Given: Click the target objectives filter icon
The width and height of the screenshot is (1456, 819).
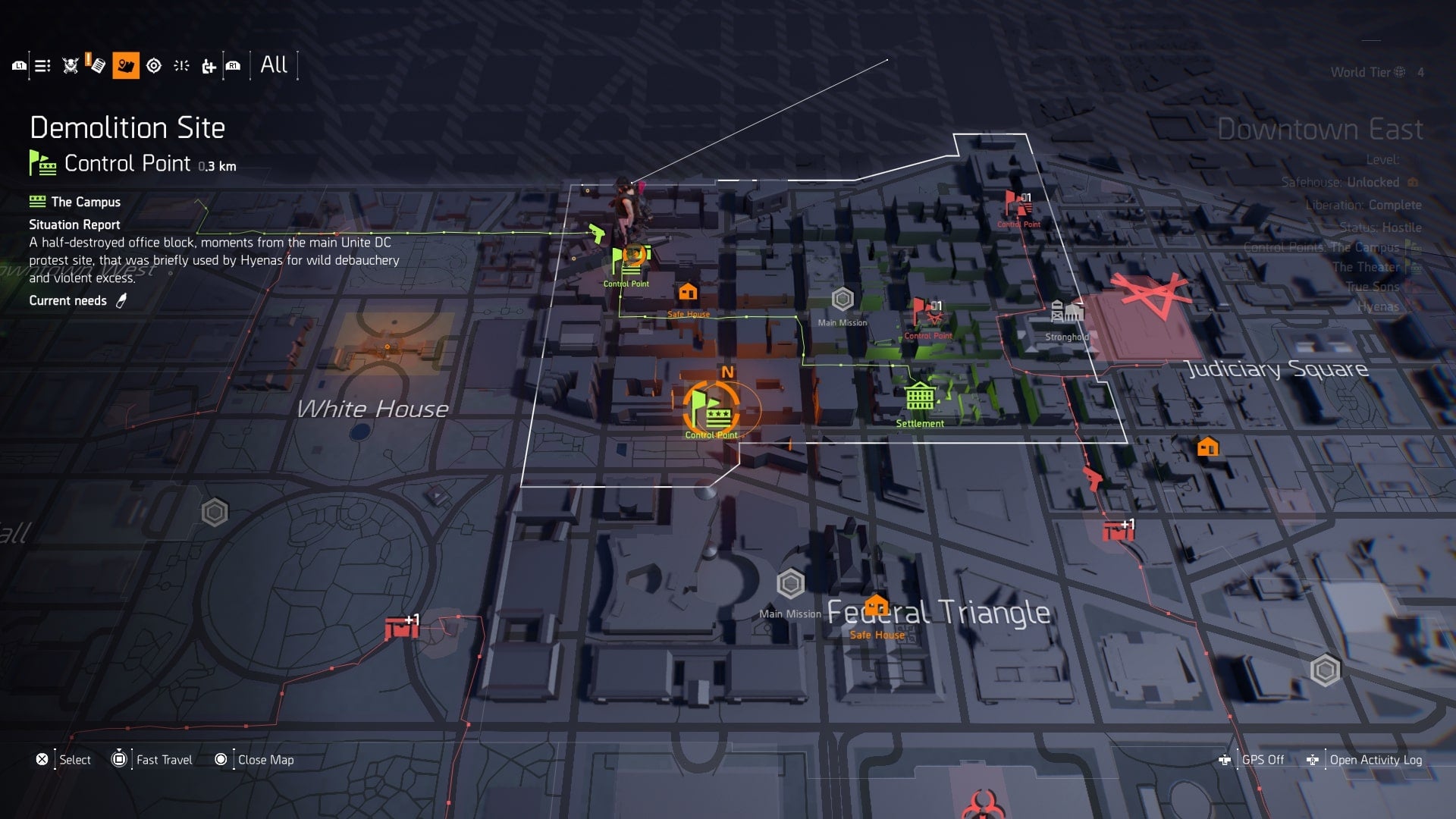Looking at the screenshot, I should point(154,66).
